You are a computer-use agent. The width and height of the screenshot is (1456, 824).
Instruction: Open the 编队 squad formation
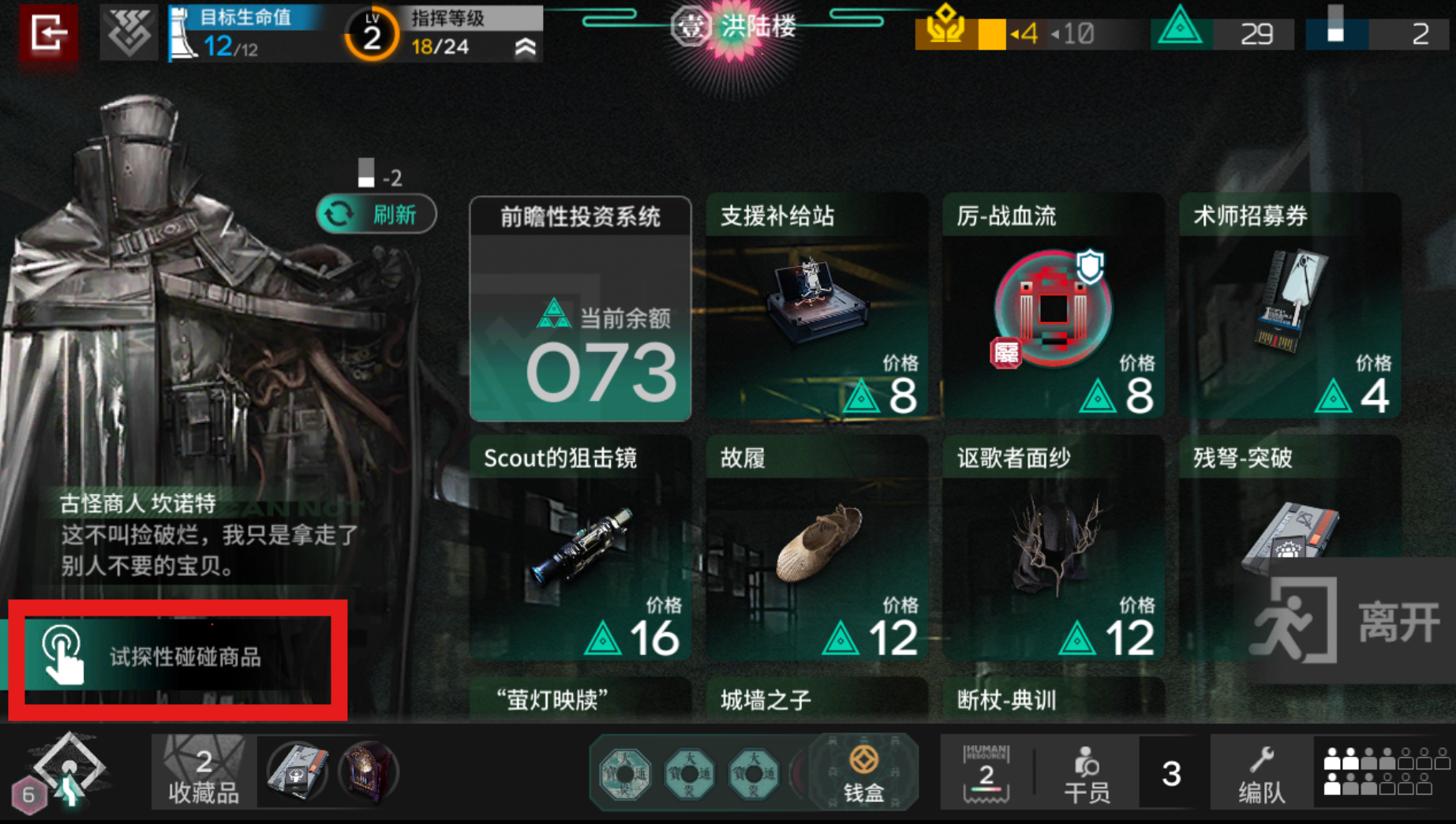(x=1261, y=774)
